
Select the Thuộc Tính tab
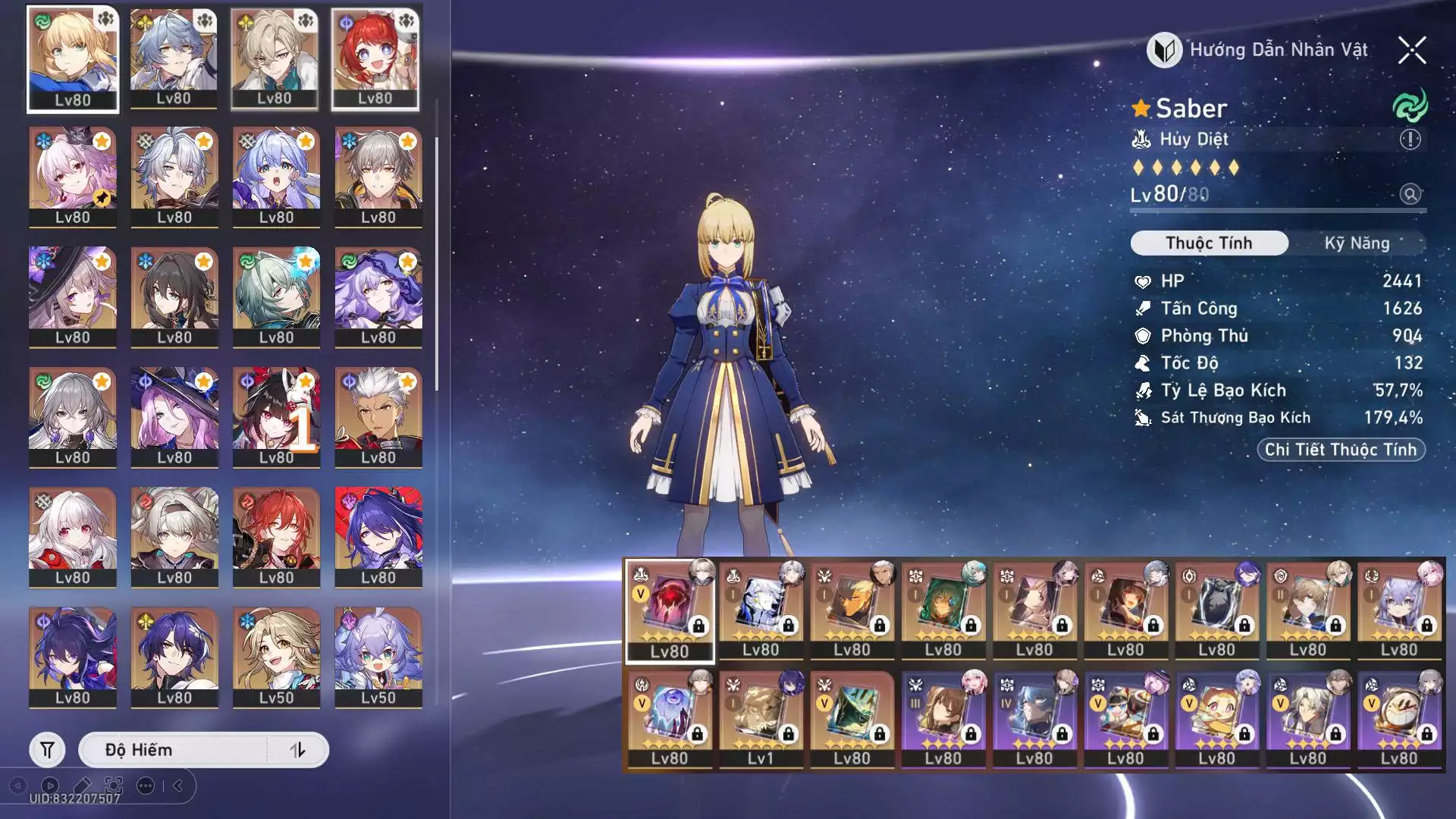[1209, 243]
